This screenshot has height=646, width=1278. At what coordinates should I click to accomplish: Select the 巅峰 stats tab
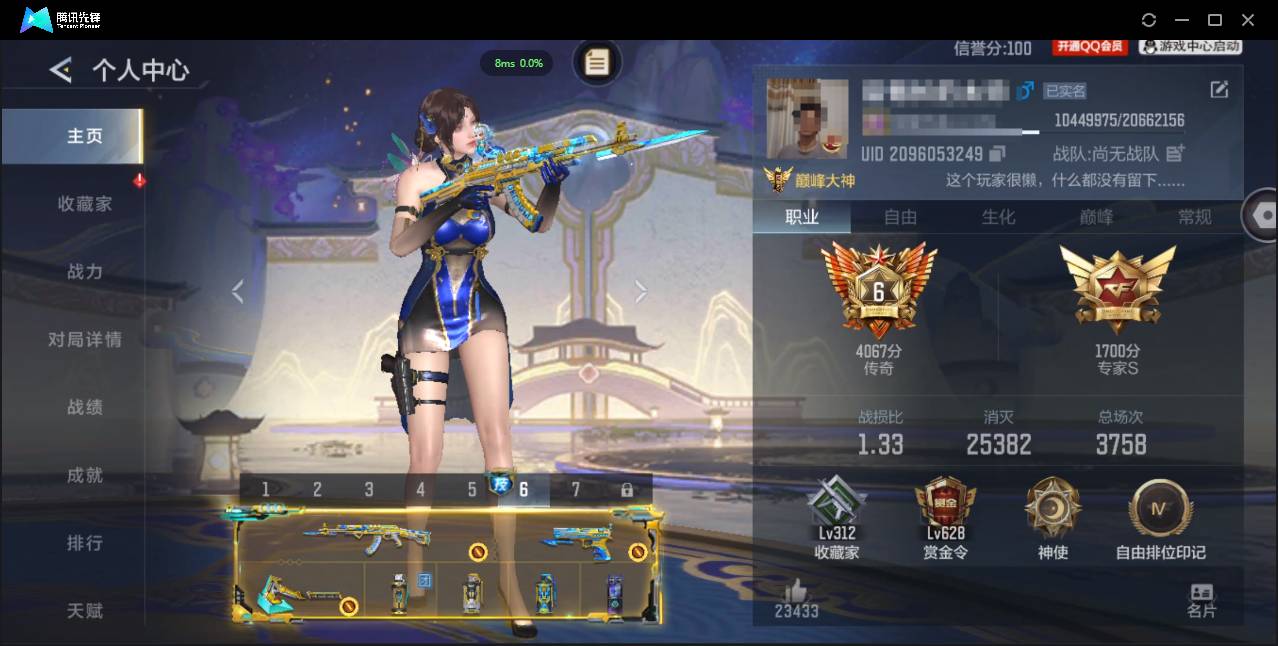1096,217
